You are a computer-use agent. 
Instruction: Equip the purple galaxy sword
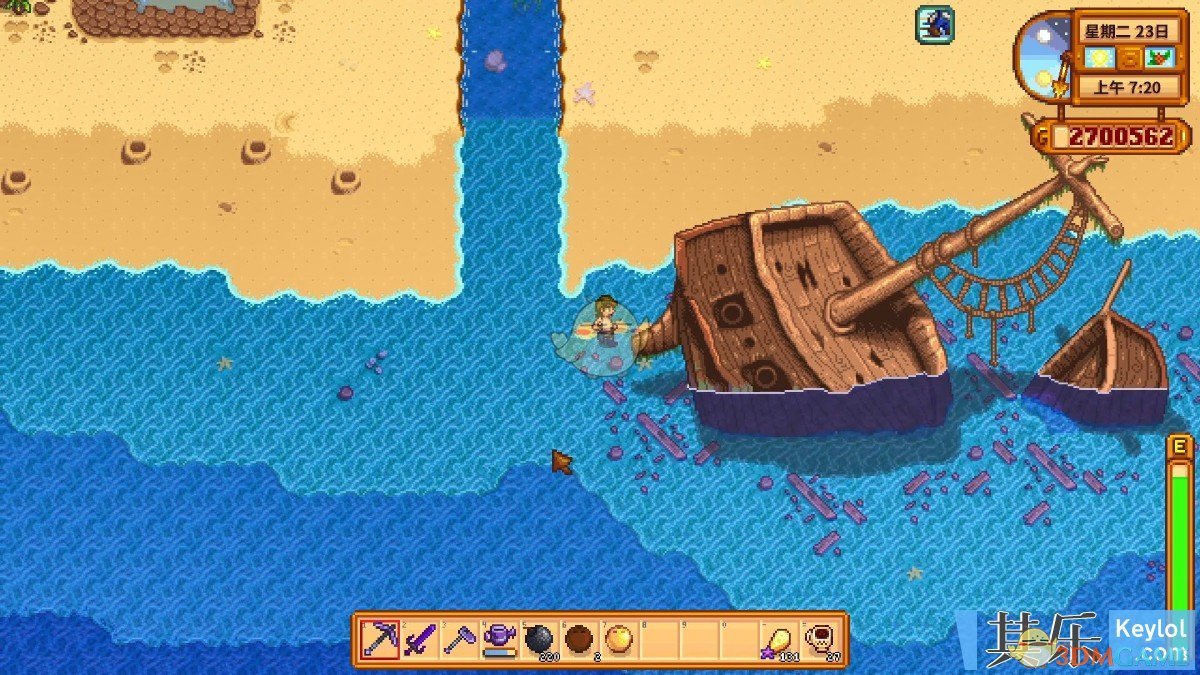[420, 639]
